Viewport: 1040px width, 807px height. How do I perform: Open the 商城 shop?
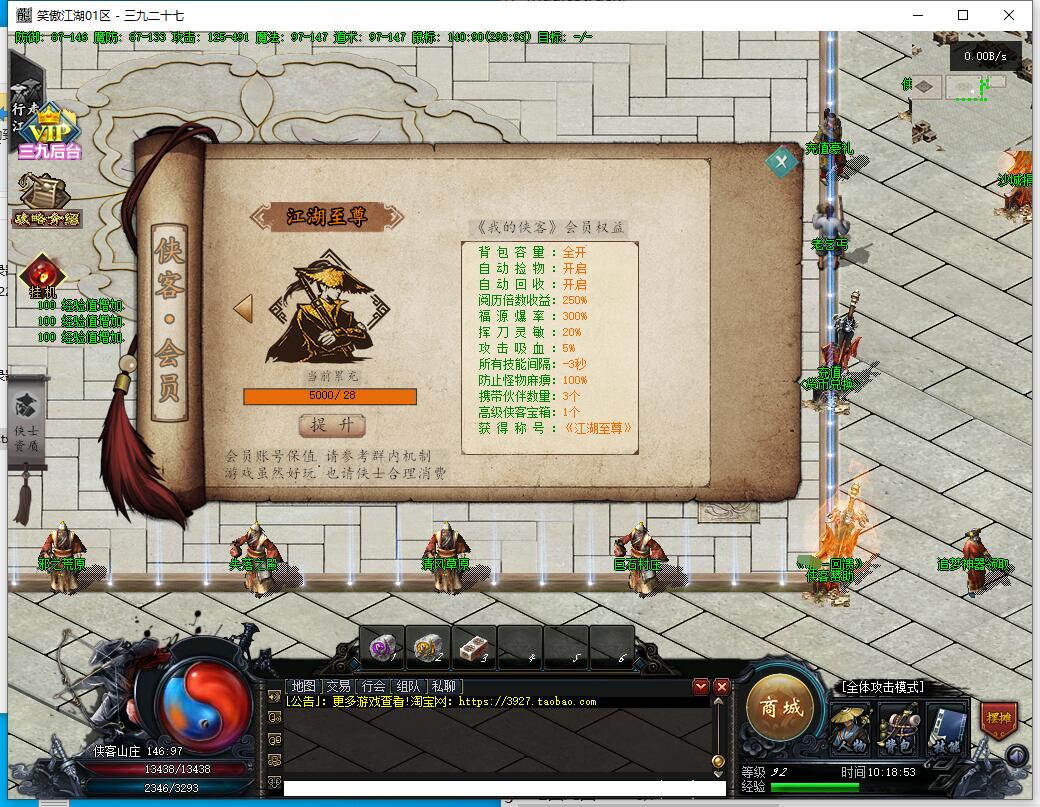781,709
